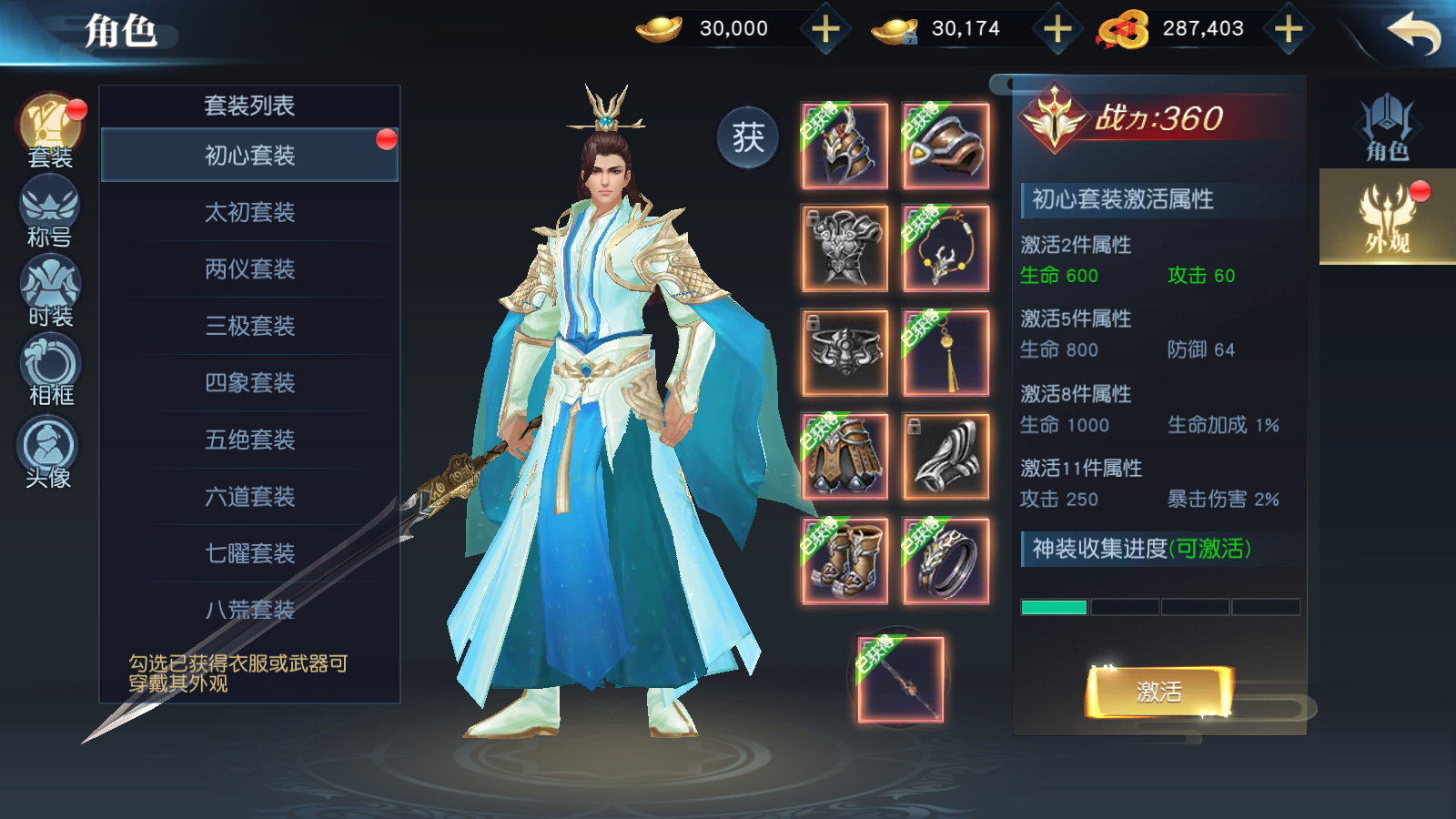Select the locked chest armor slot
The height and width of the screenshot is (819, 1456).
(x=844, y=248)
